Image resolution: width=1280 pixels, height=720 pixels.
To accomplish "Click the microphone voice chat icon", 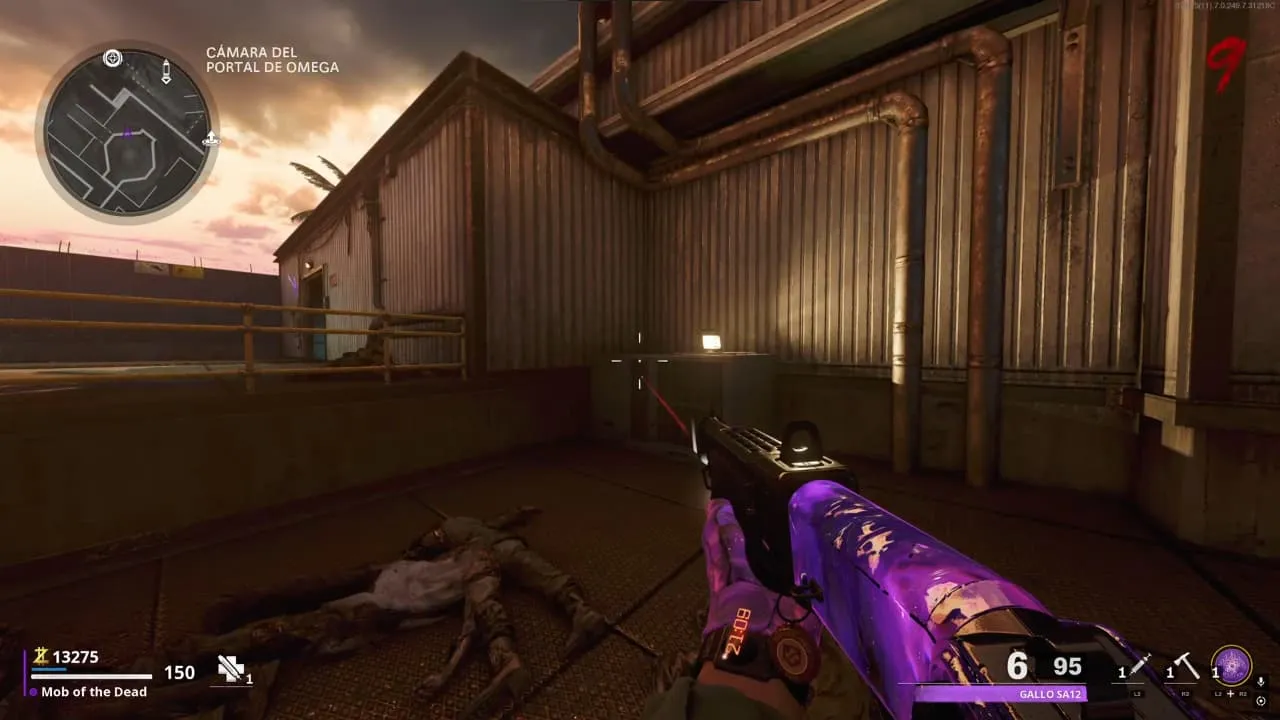I will click(1261, 682).
